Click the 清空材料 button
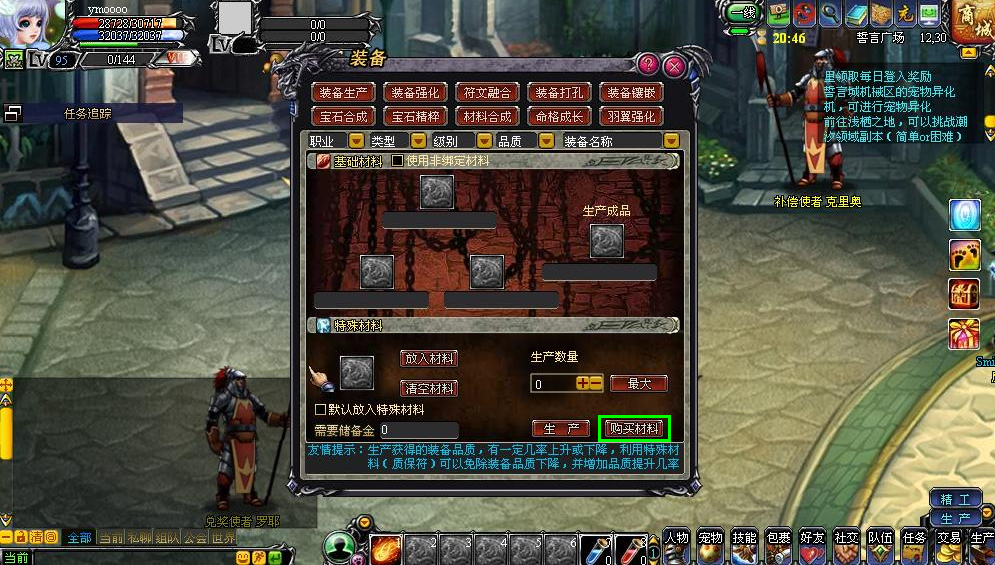 click(428, 388)
